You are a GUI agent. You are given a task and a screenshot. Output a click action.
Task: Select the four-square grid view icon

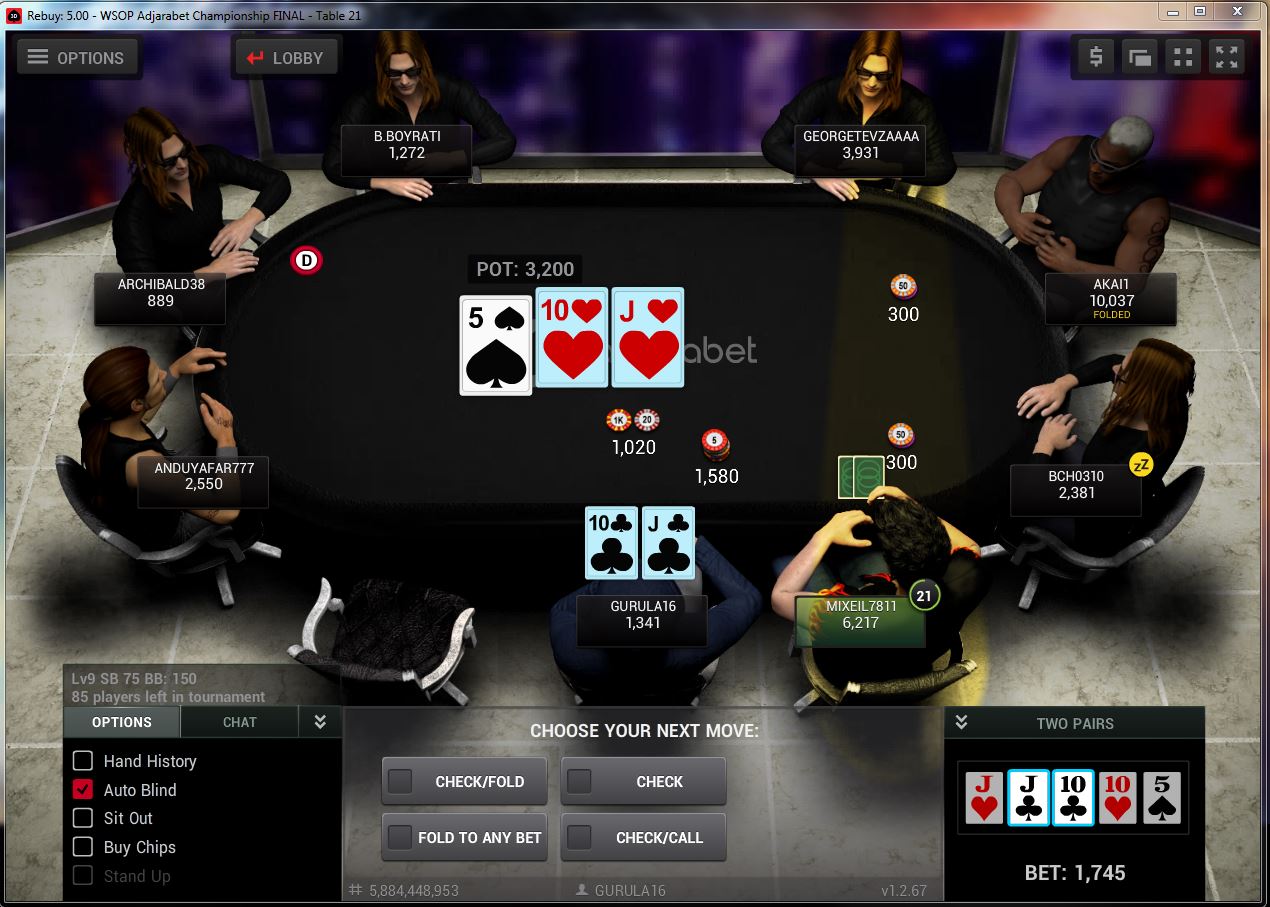tap(1183, 57)
